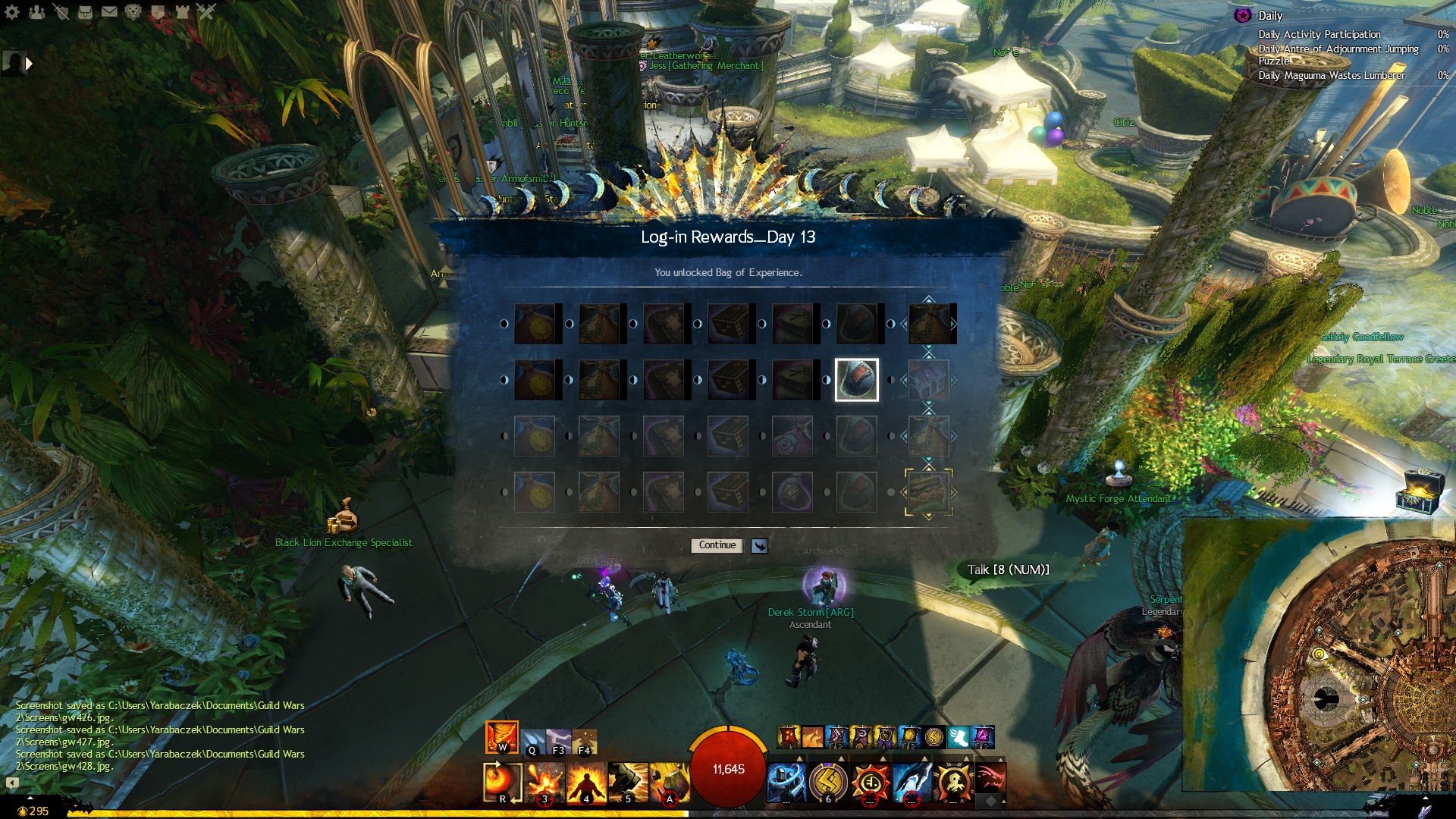
Task: Open the Black Lion lion-head icon
Action: [x=133, y=11]
